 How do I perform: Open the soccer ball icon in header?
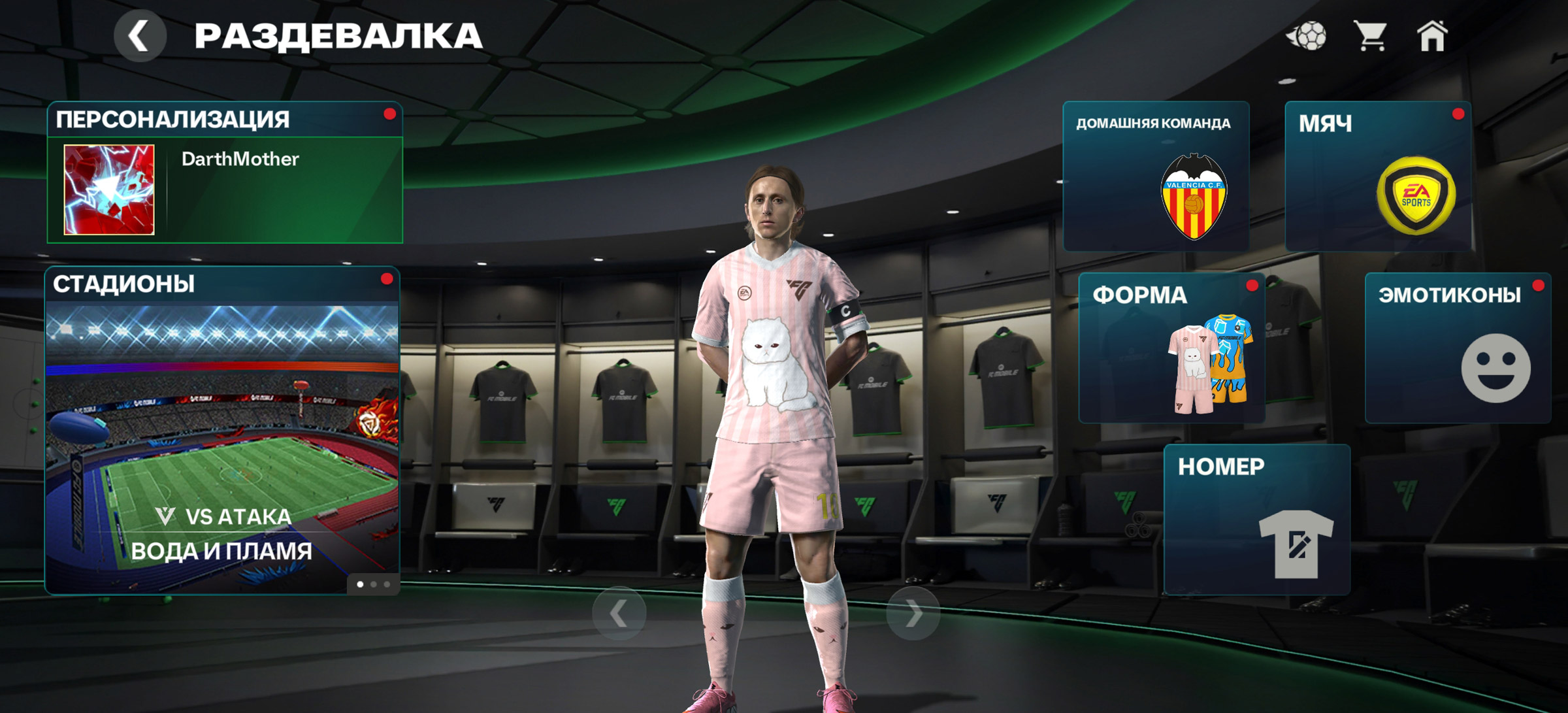1307,36
